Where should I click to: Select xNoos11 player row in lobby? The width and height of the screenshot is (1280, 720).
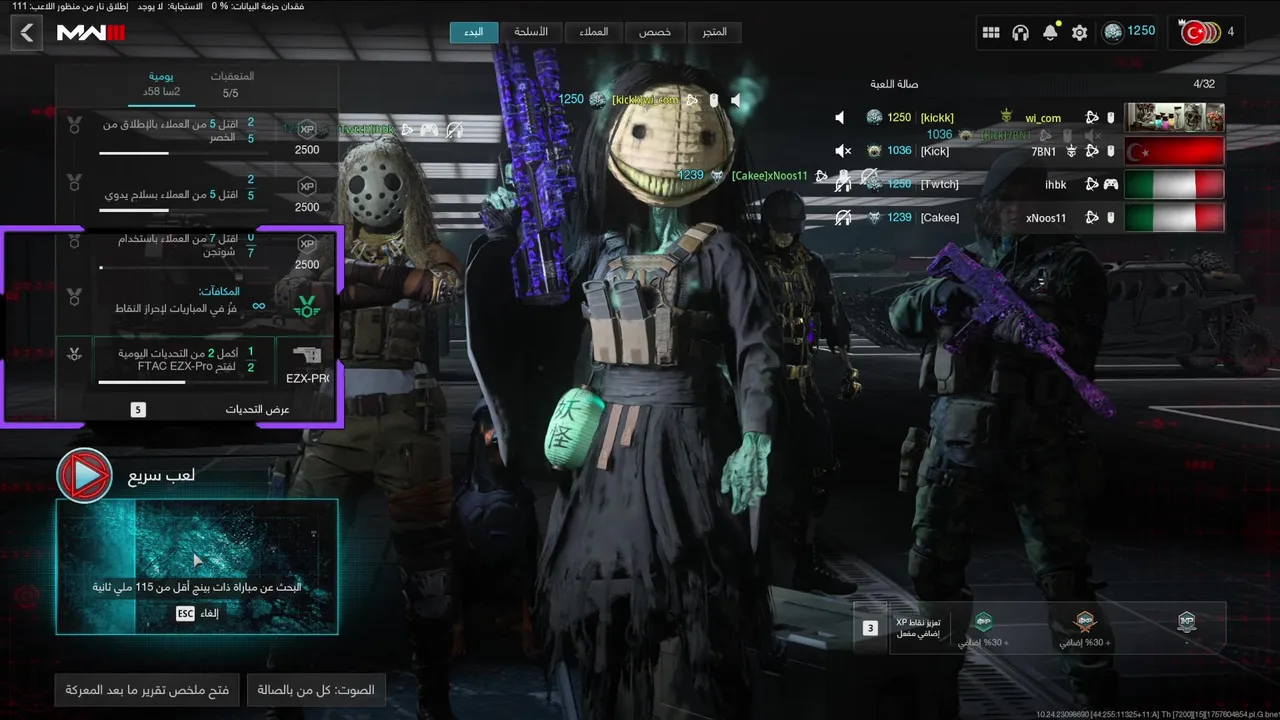tap(1030, 217)
